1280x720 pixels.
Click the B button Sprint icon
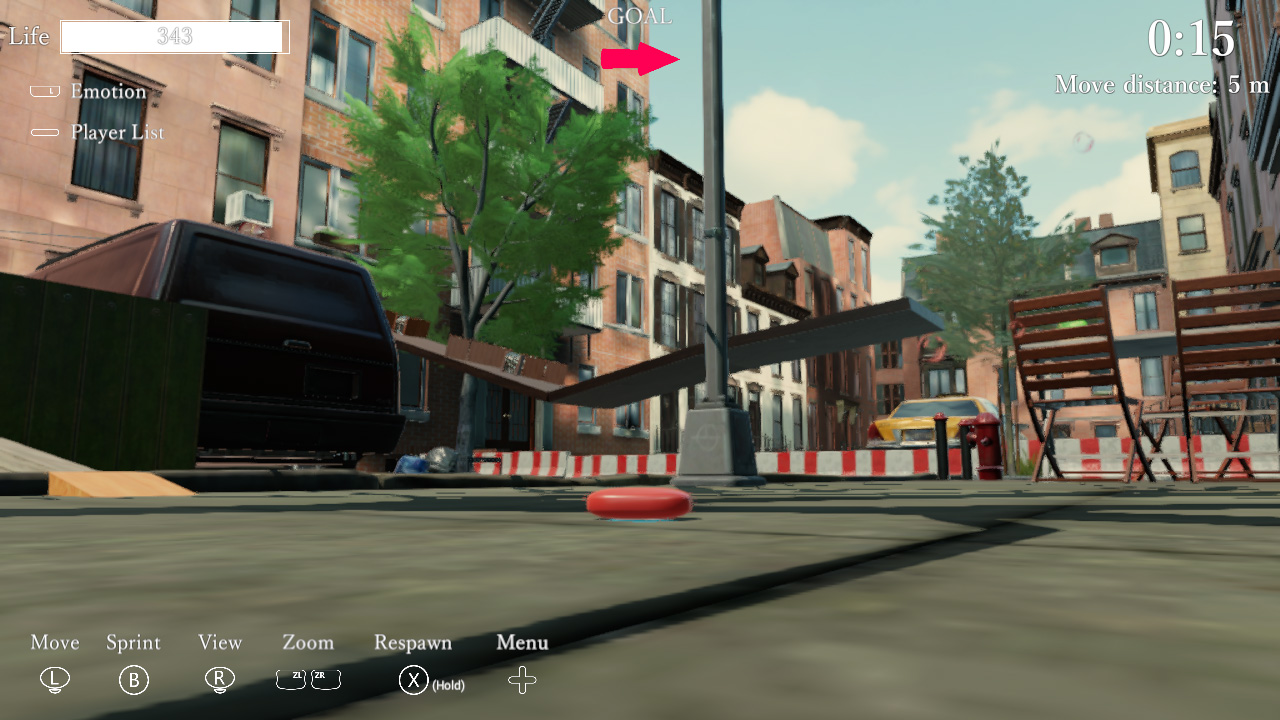(134, 679)
